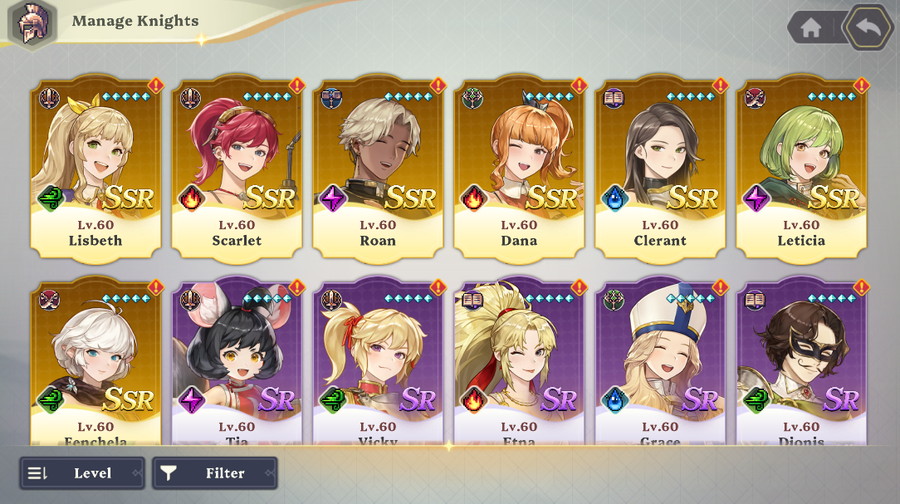The height and width of the screenshot is (504, 900).
Task: Go to the home screen
Action: tap(811, 28)
